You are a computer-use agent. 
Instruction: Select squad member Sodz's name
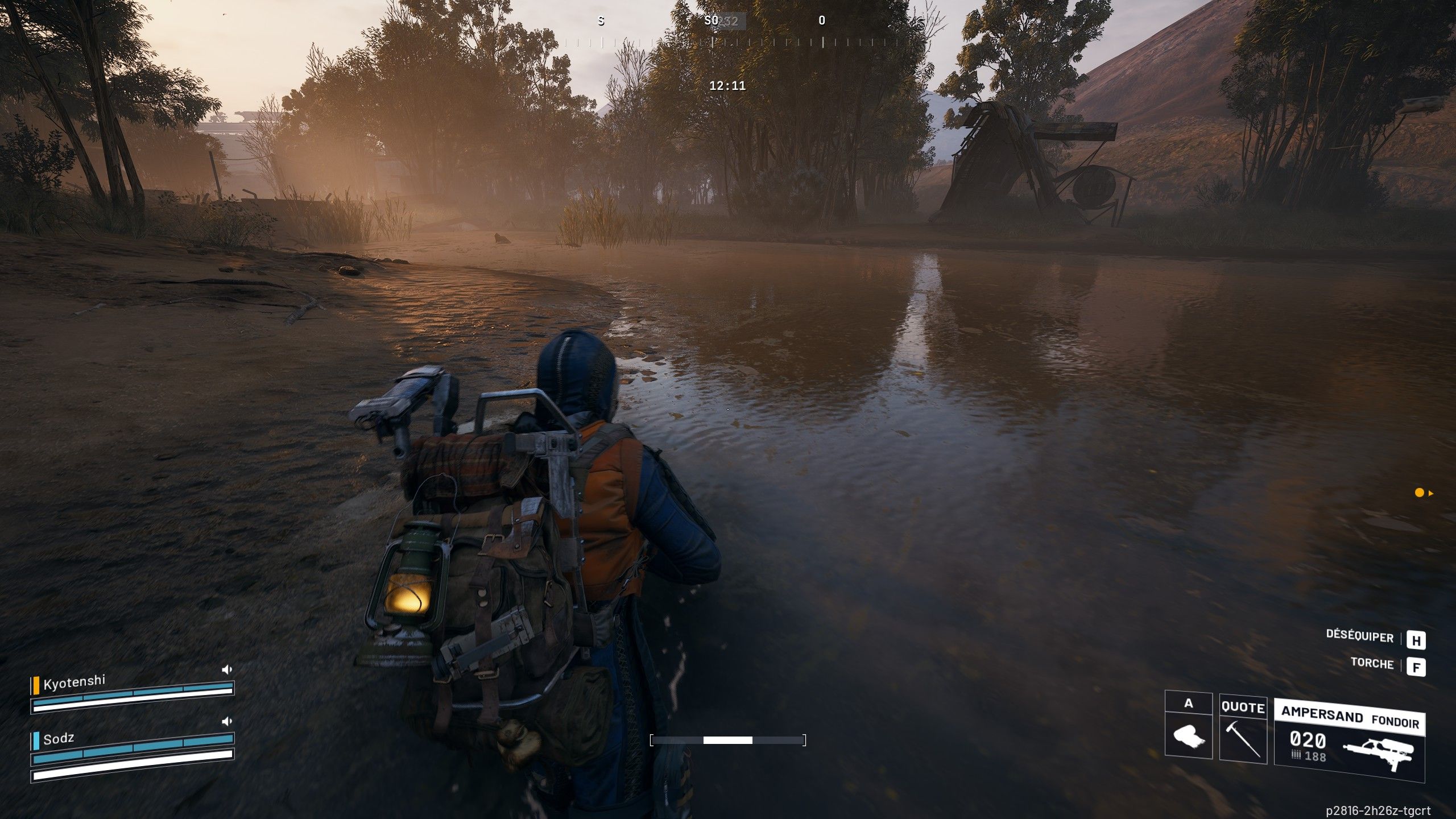click(59, 739)
